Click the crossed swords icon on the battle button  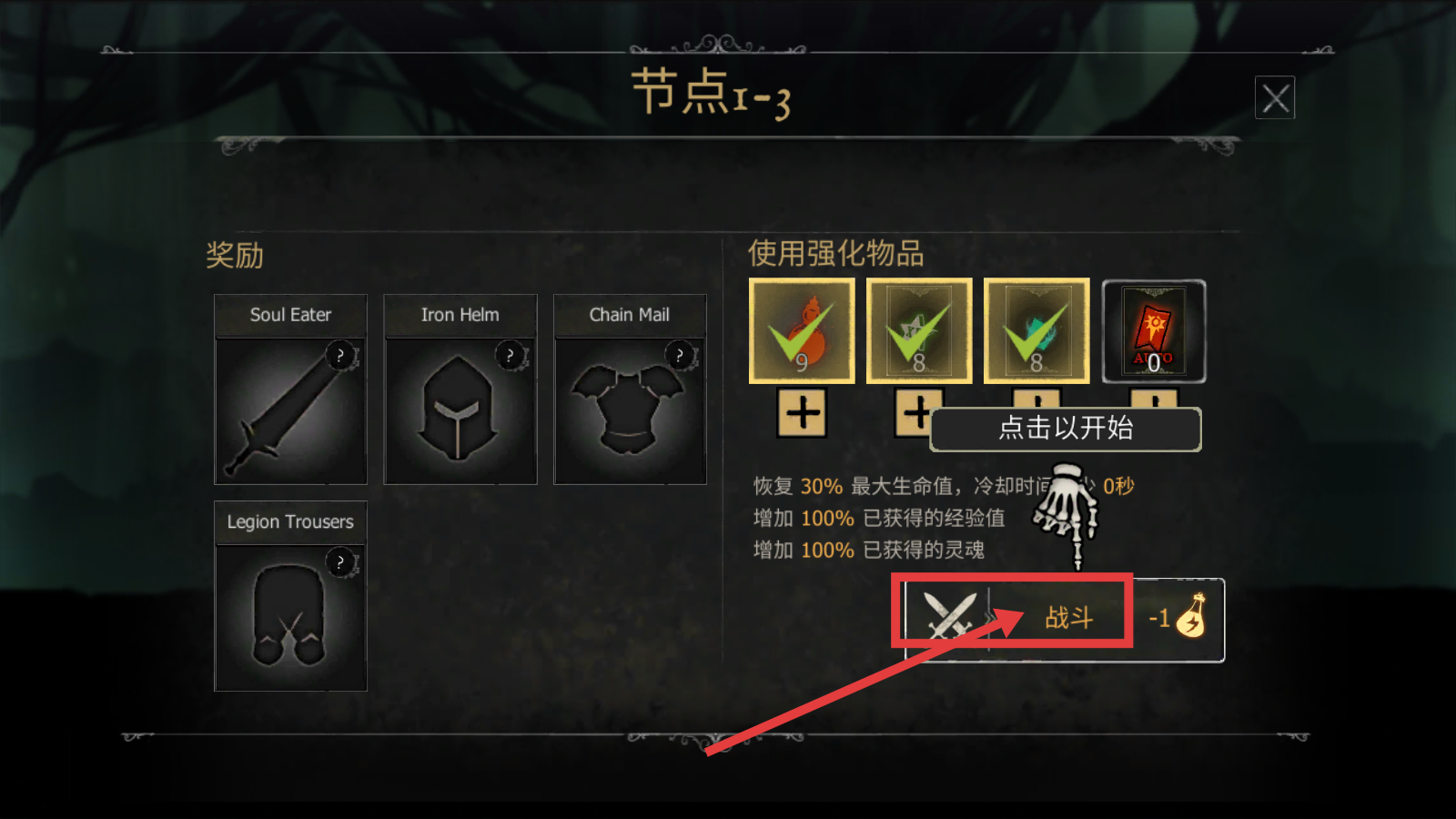(x=947, y=615)
